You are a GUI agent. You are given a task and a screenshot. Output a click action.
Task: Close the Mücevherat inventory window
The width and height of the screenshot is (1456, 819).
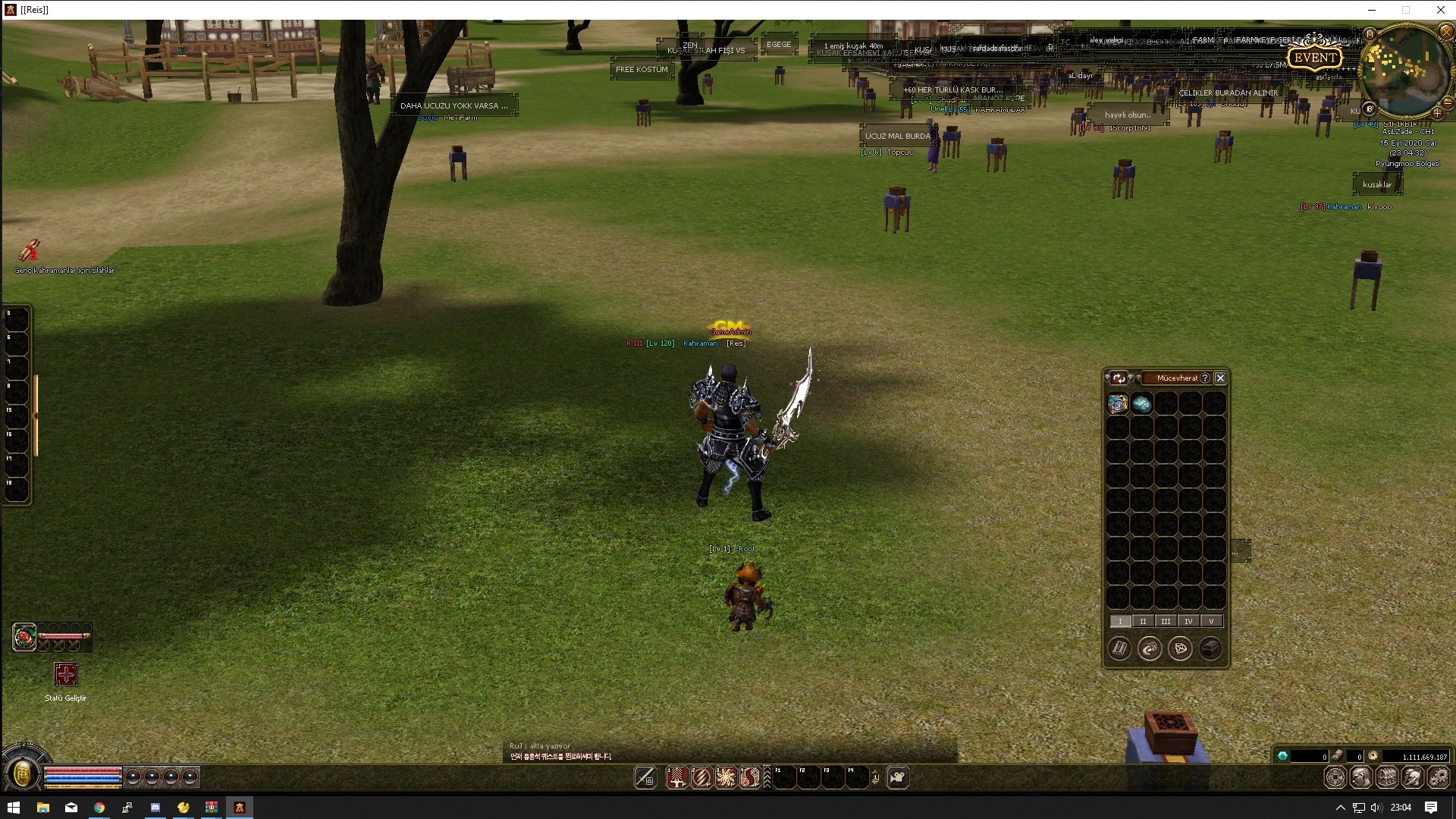(x=1220, y=378)
